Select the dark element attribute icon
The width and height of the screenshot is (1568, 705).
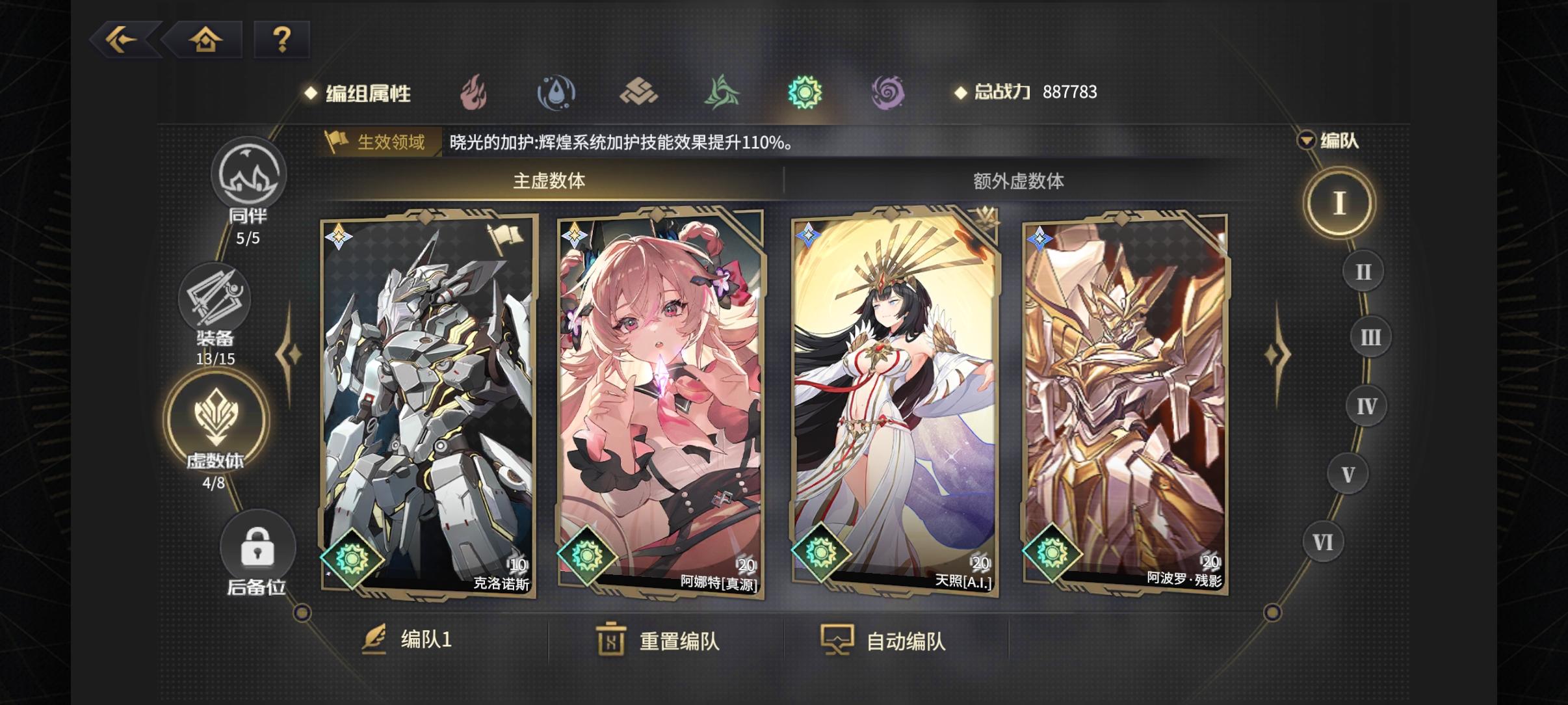pos(888,92)
